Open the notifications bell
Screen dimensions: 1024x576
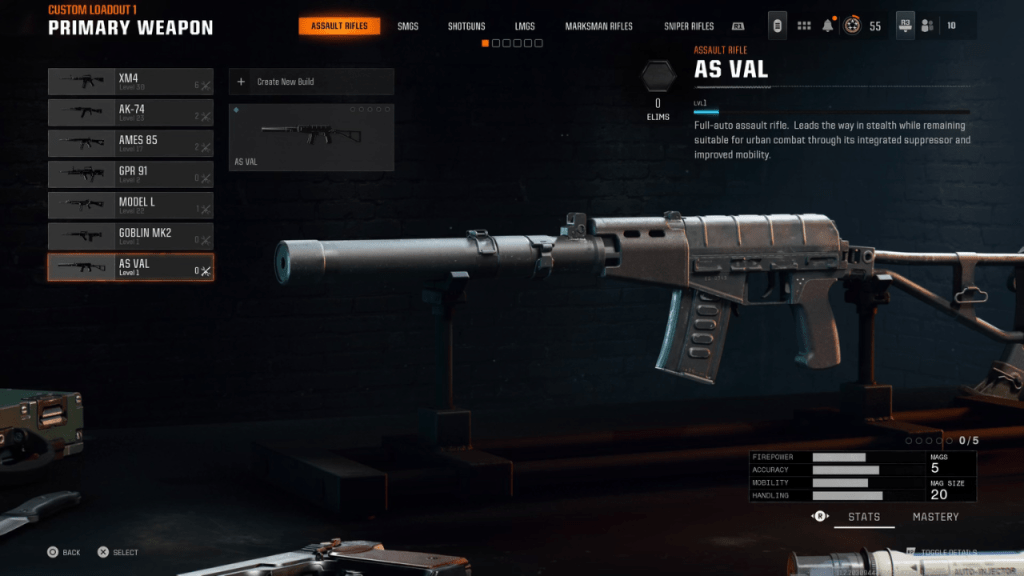point(828,26)
